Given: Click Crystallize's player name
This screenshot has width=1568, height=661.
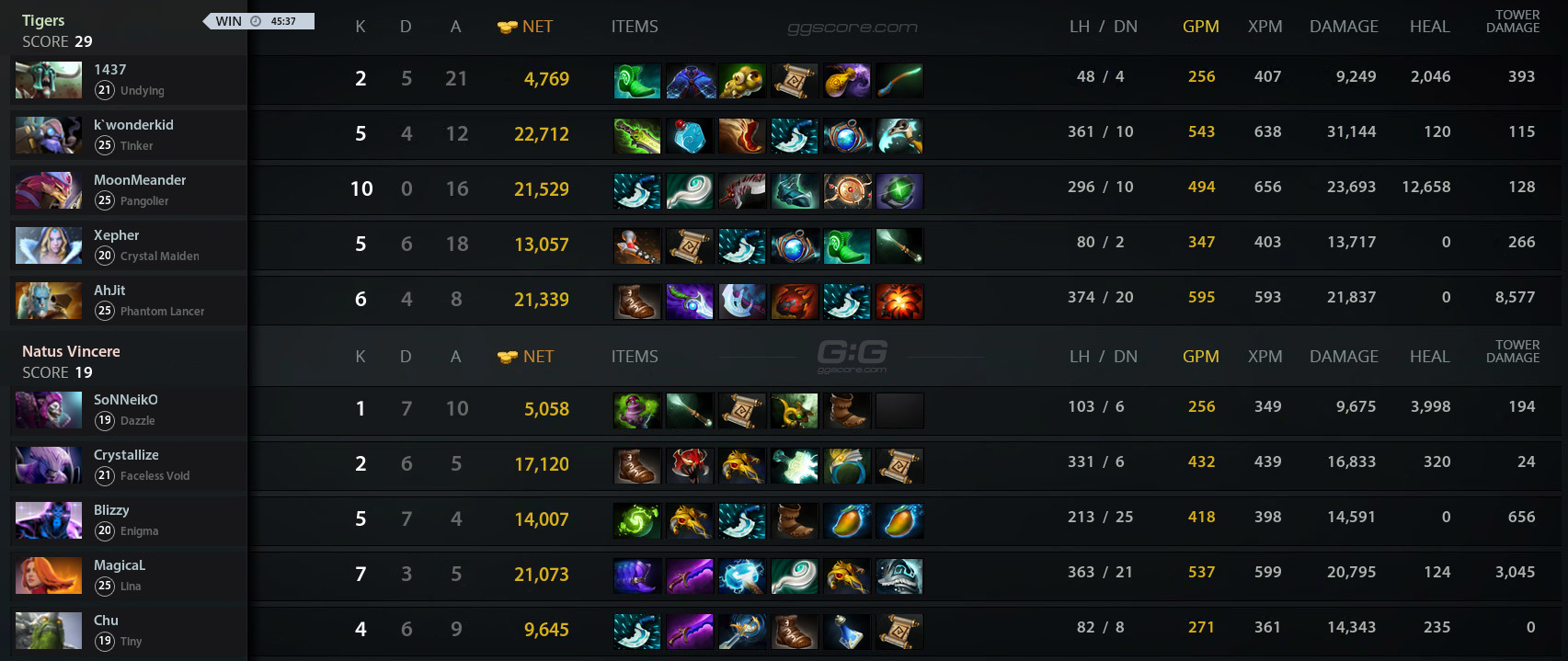Looking at the screenshot, I should tap(126, 455).
